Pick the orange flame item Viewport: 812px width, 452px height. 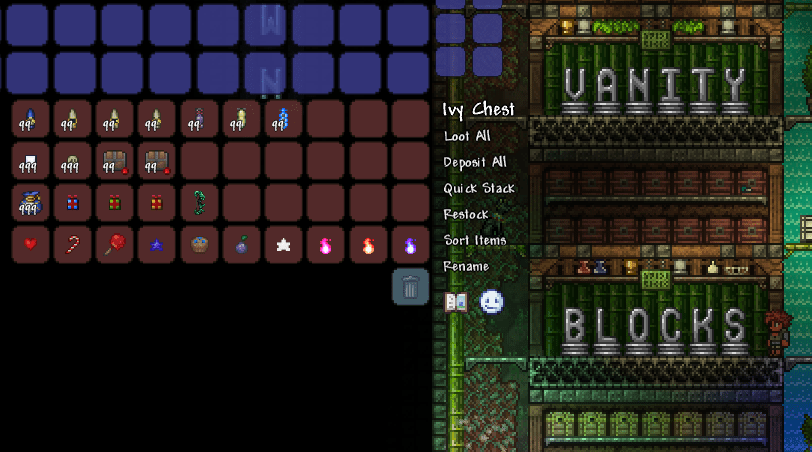[367, 245]
